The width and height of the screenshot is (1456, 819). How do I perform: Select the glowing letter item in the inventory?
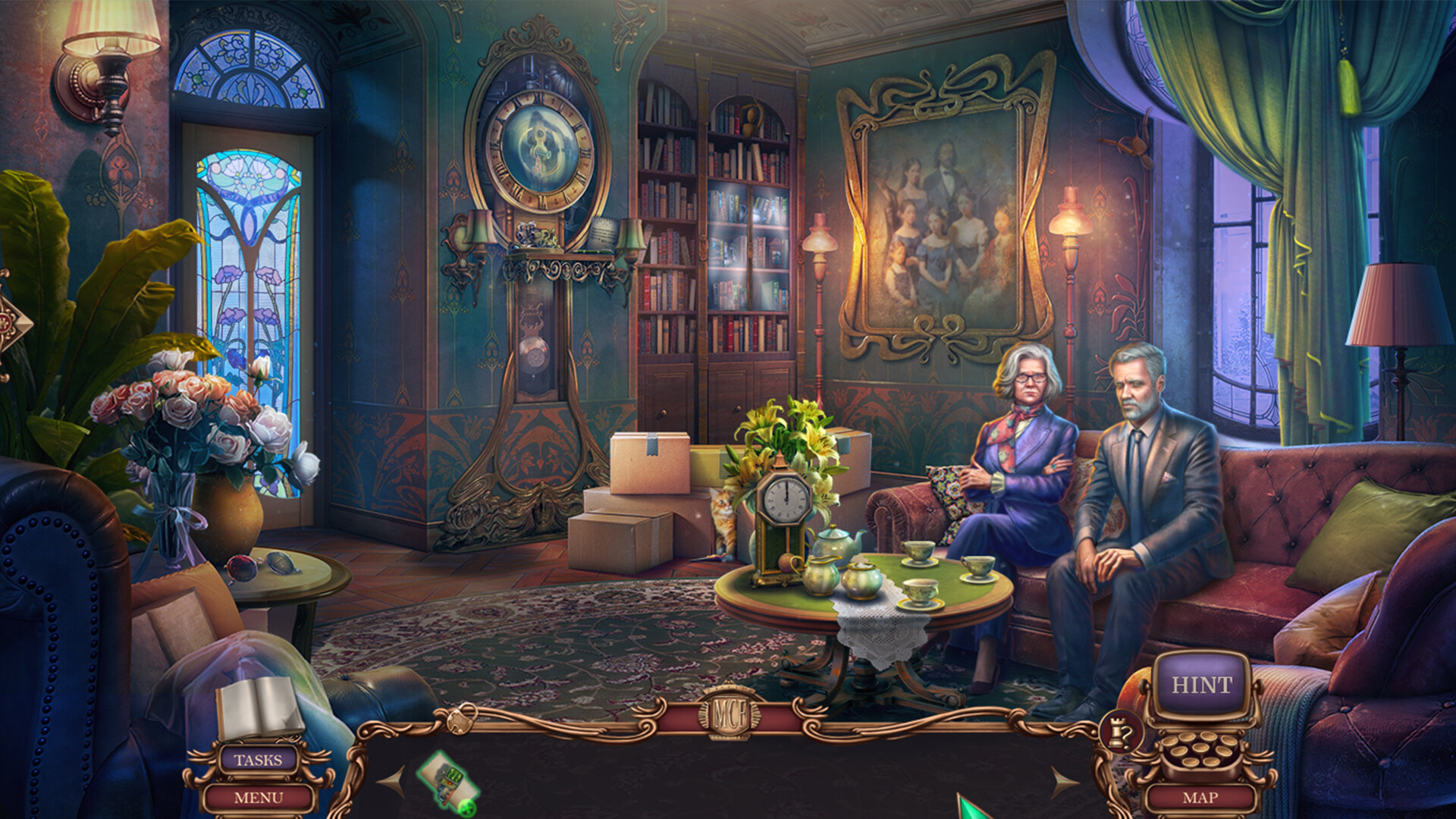[x=447, y=781]
